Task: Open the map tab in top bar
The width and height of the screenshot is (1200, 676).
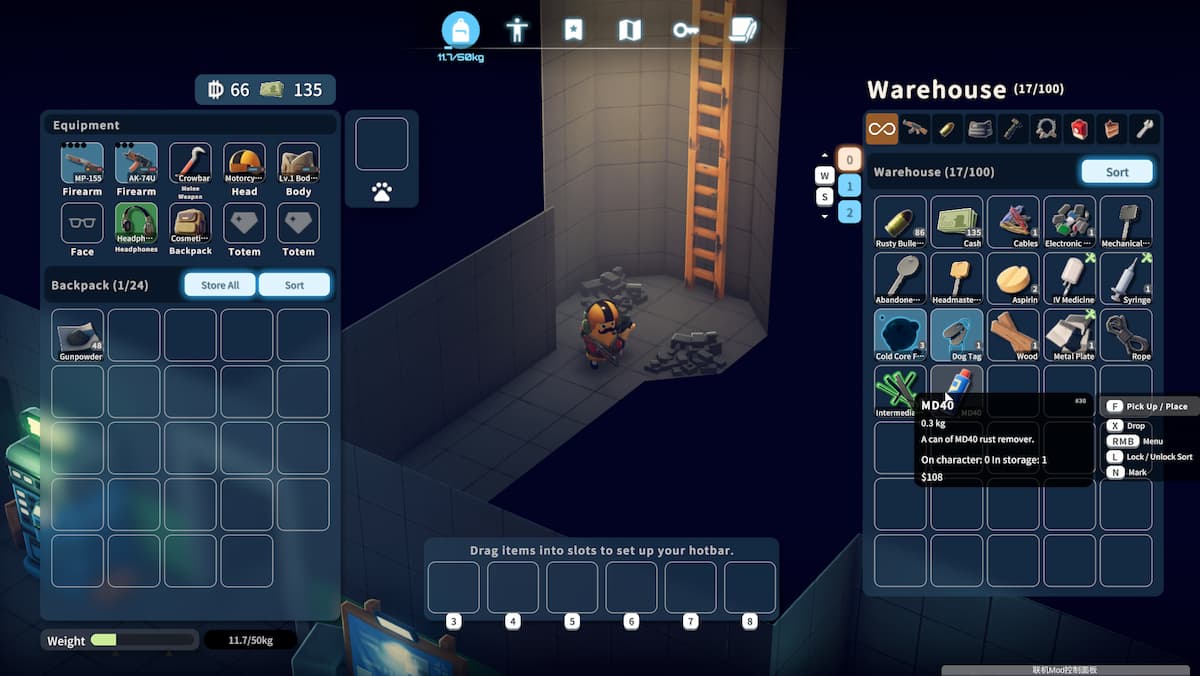Action: pyautogui.click(x=629, y=30)
